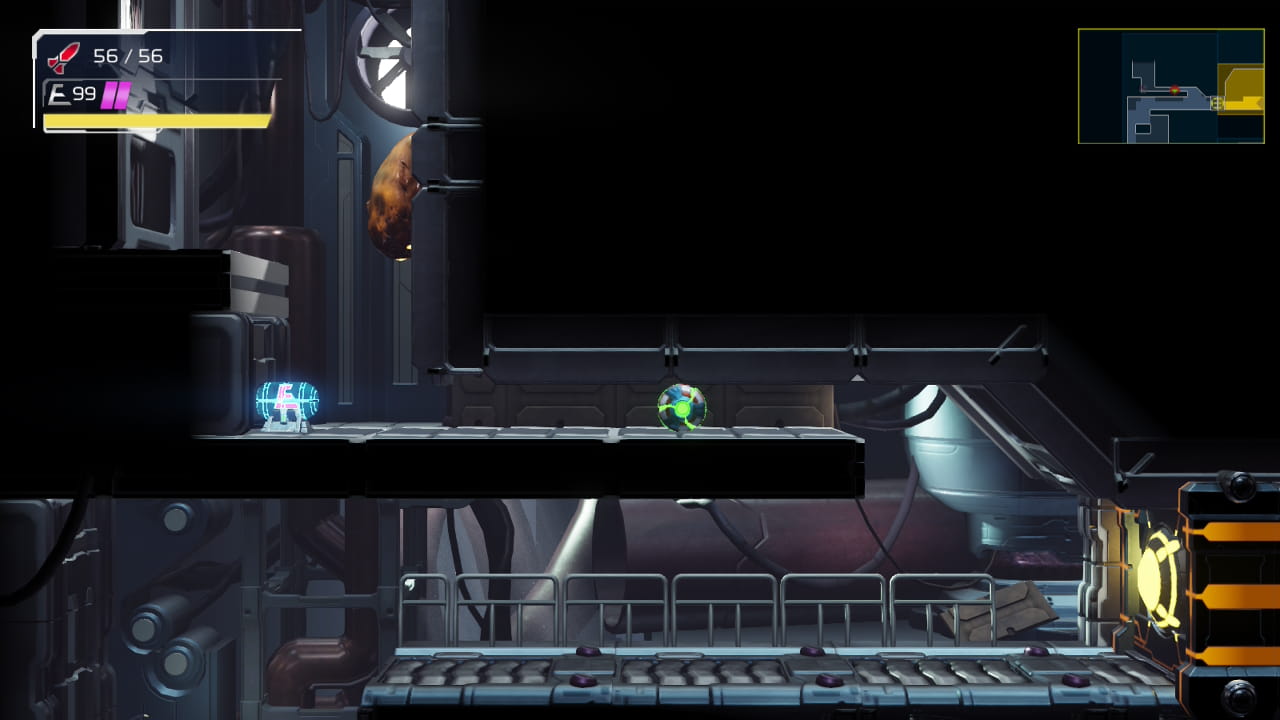Click the yellow door symbol on the minimap
The height and width of the screenshot is (720, 1280).
tap(1217, 103)
